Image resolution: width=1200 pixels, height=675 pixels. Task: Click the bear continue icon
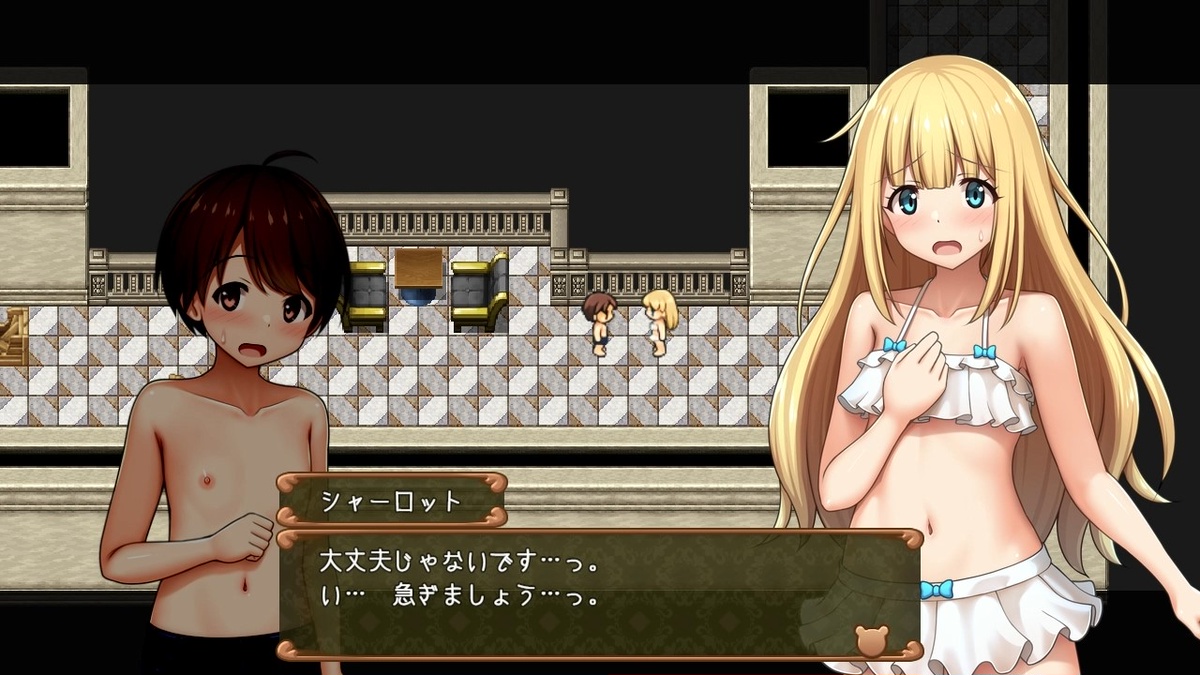pos(871,639)
